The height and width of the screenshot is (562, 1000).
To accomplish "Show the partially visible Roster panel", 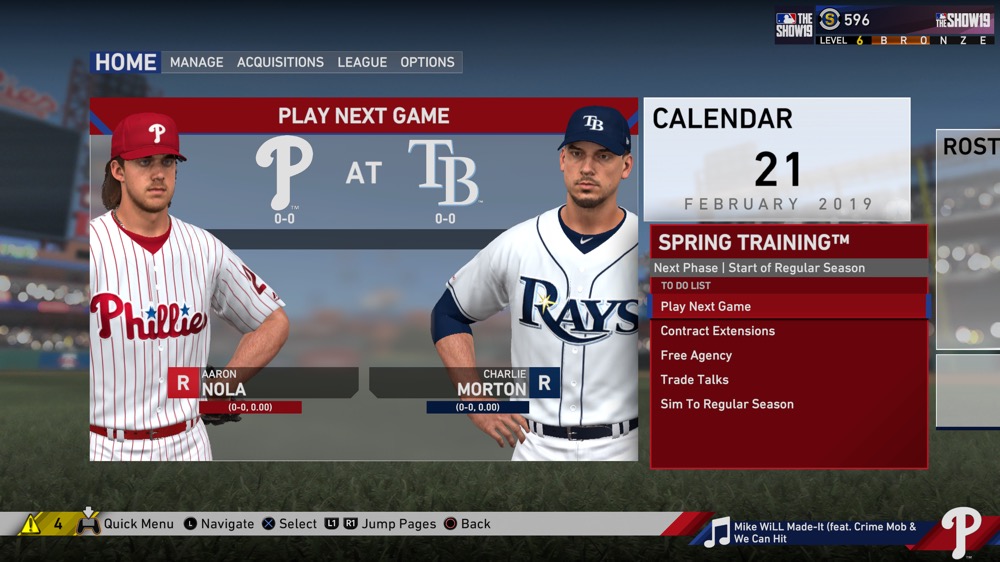I will (968, 240).
